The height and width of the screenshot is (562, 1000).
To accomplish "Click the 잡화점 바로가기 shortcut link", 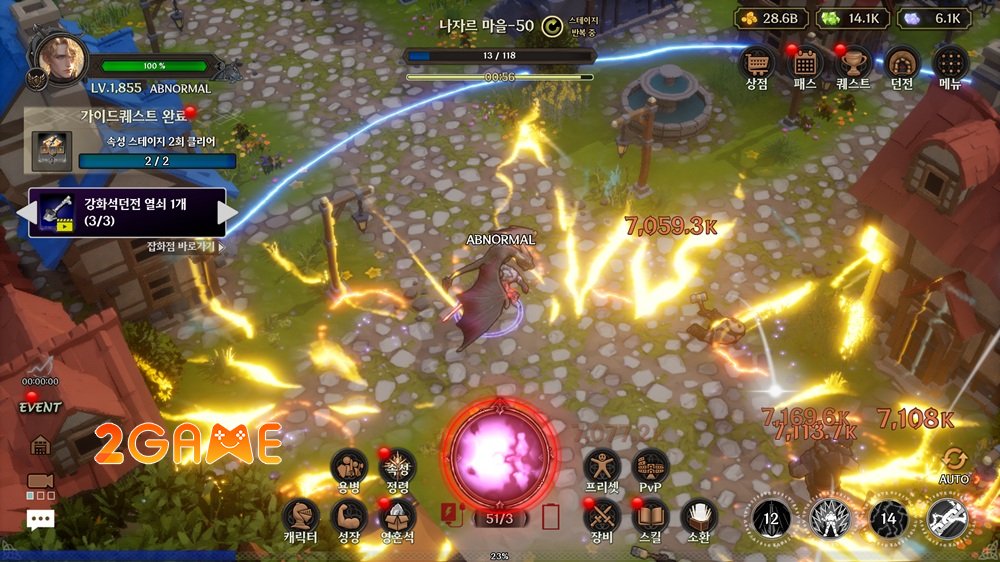I will point(186,246).
